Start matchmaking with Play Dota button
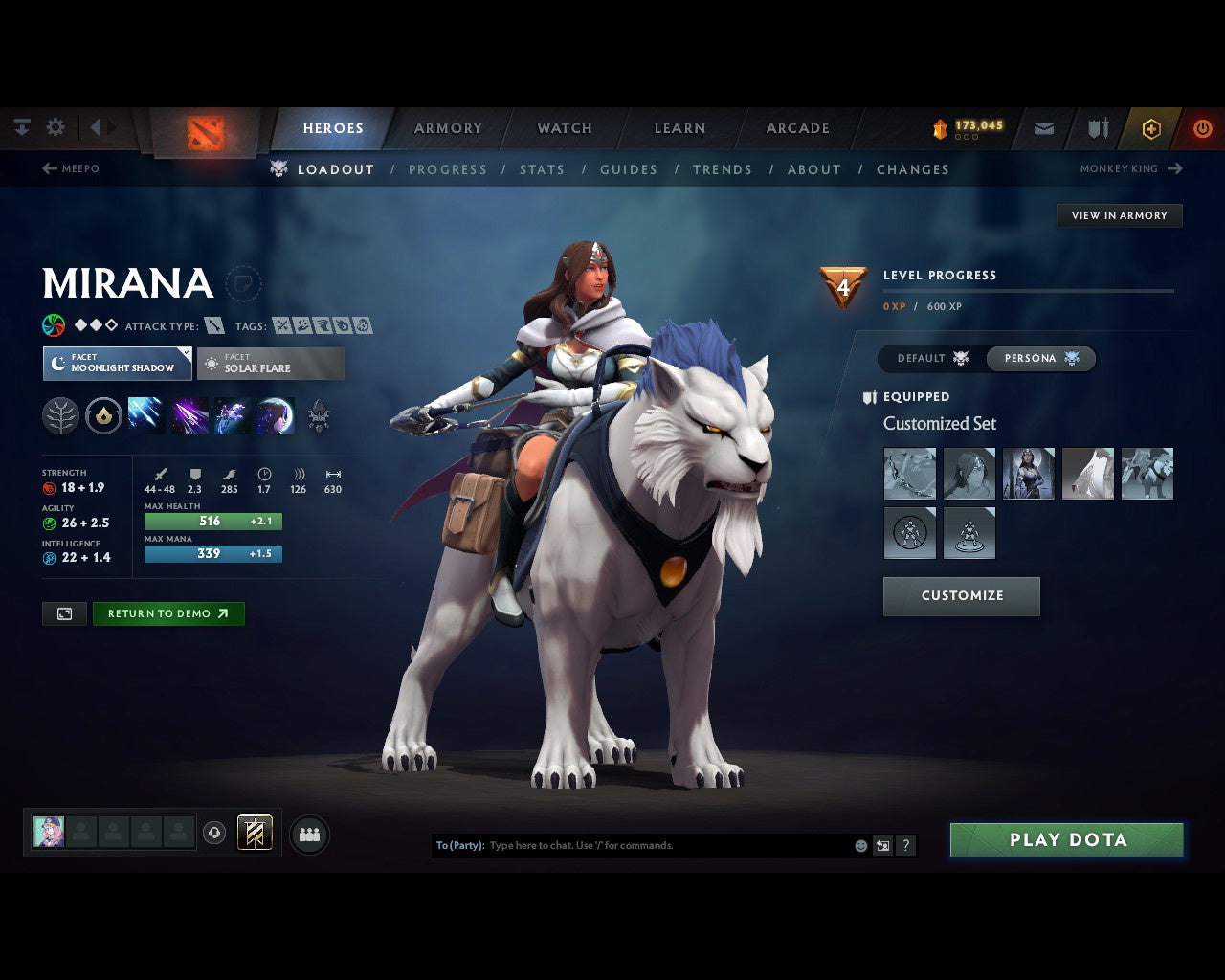 pos(1066,840)
